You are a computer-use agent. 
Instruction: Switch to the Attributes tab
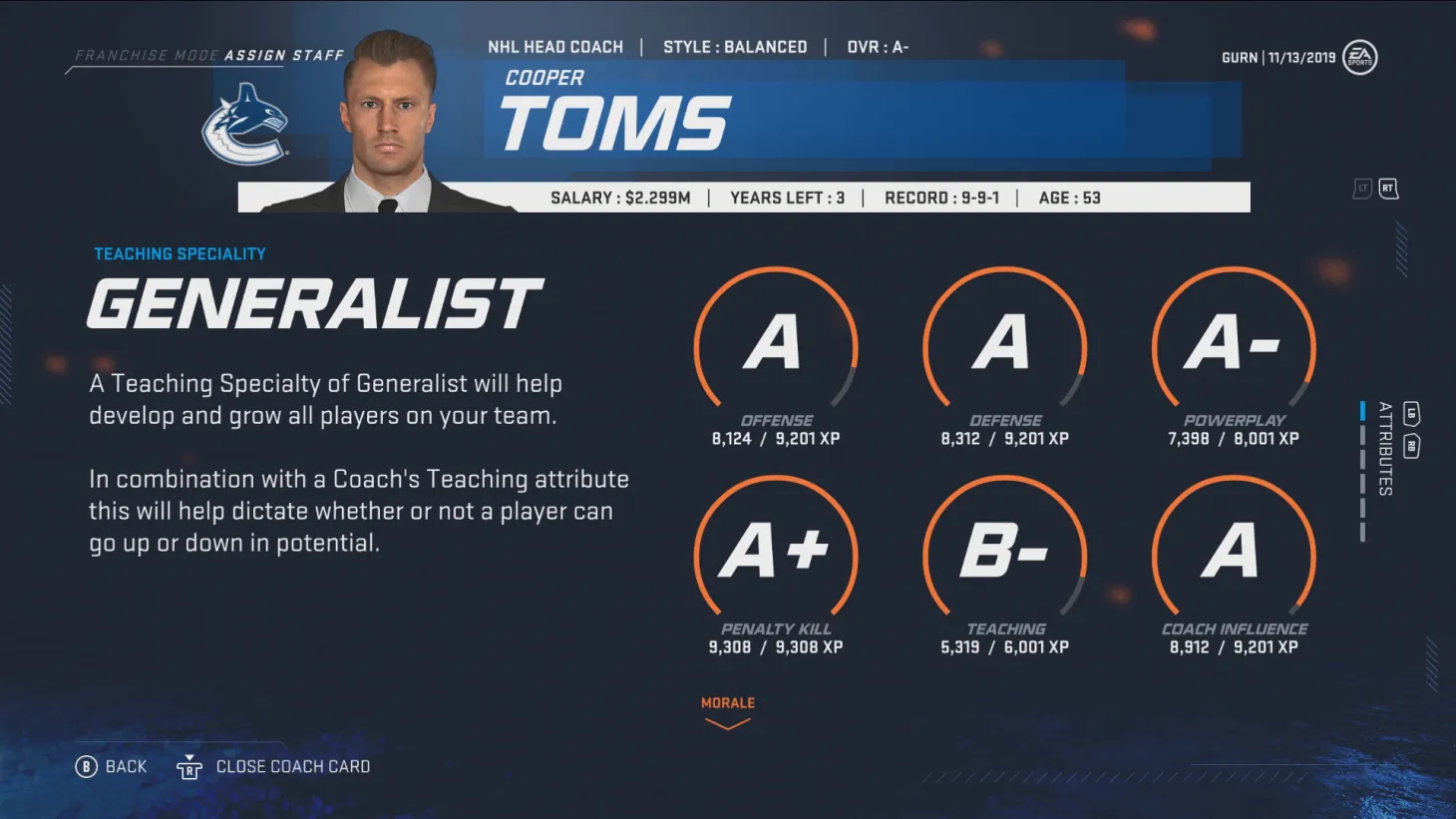click(x=1384, y=450)
